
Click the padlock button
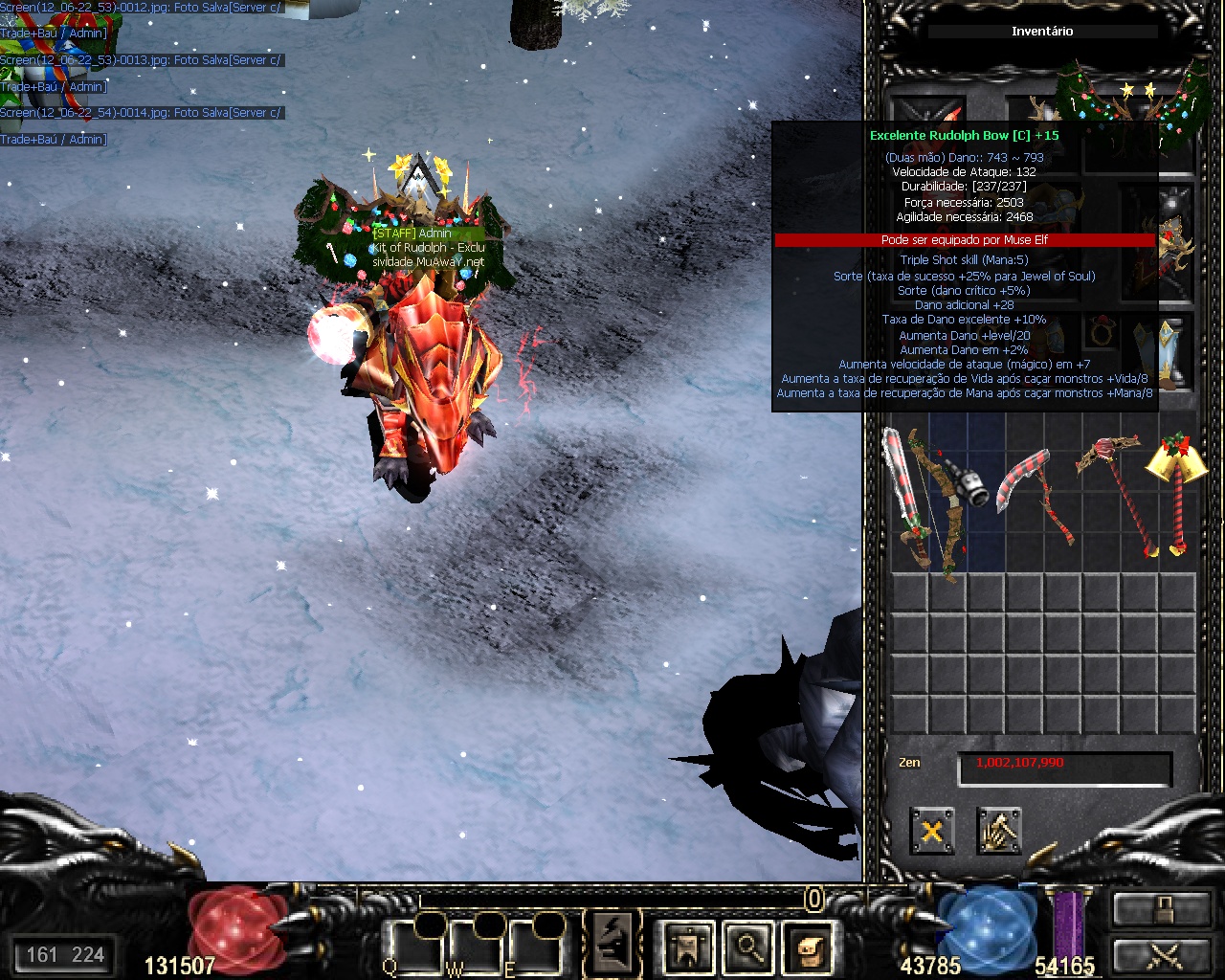(1161, 909)
